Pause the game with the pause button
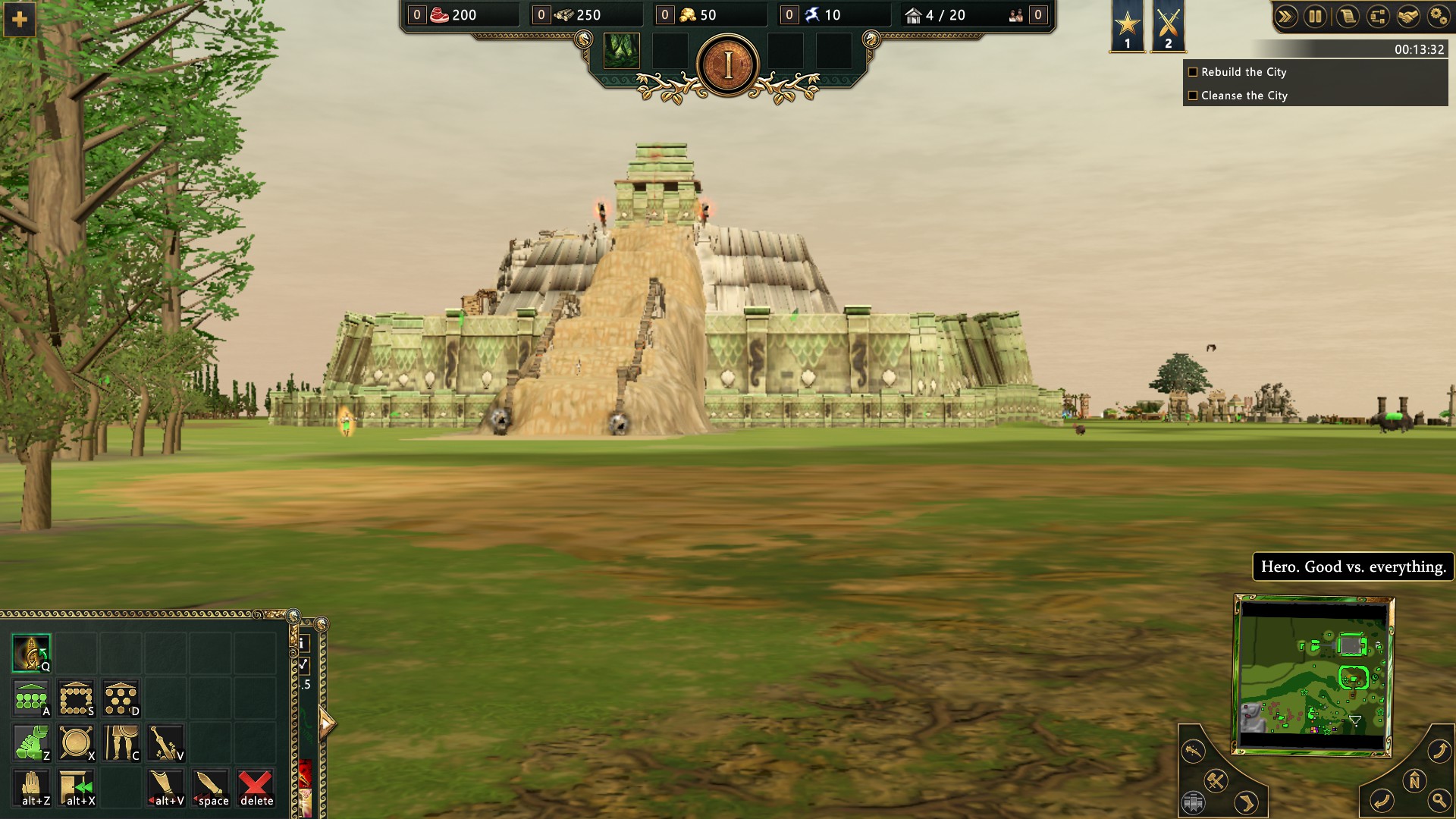 pos(1316,17)
